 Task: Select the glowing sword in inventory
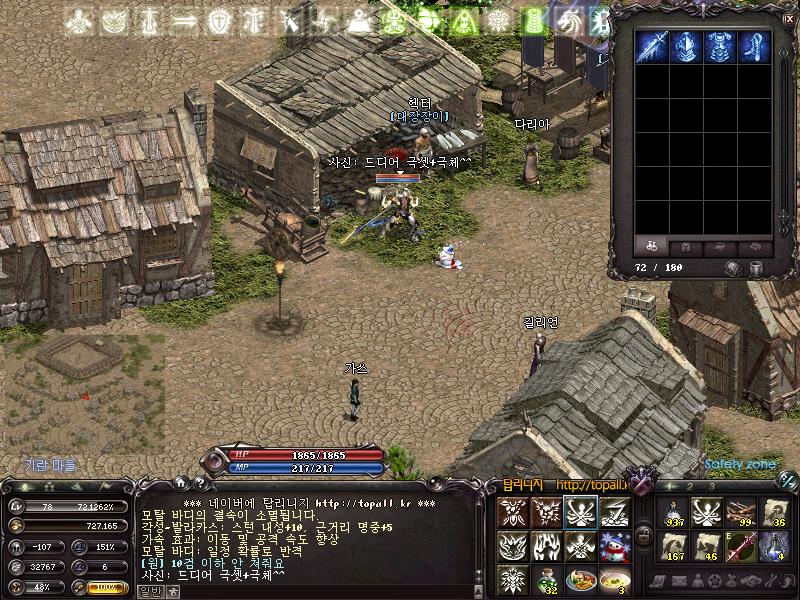653,48
